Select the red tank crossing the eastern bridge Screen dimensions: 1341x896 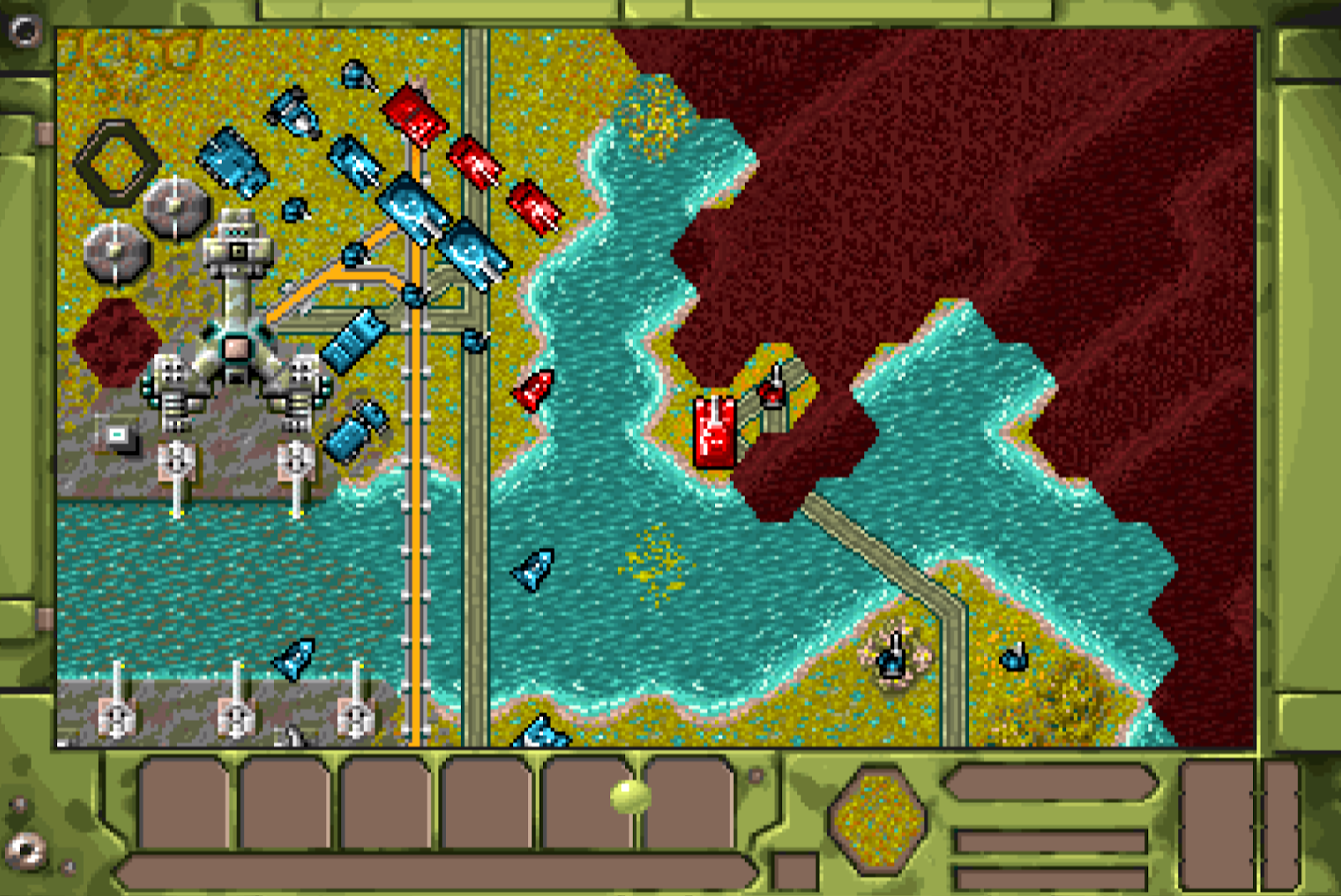[x=714, y=429]
